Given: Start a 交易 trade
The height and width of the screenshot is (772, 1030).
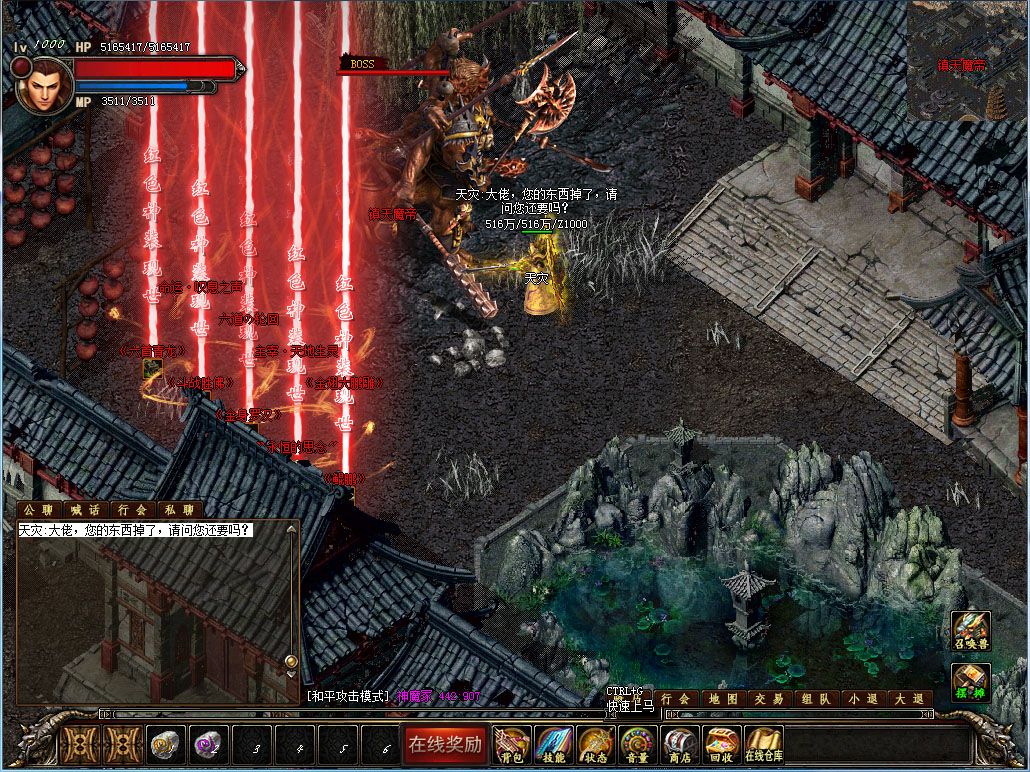Looking at the screenshot, I should click(x=770, y=699).
